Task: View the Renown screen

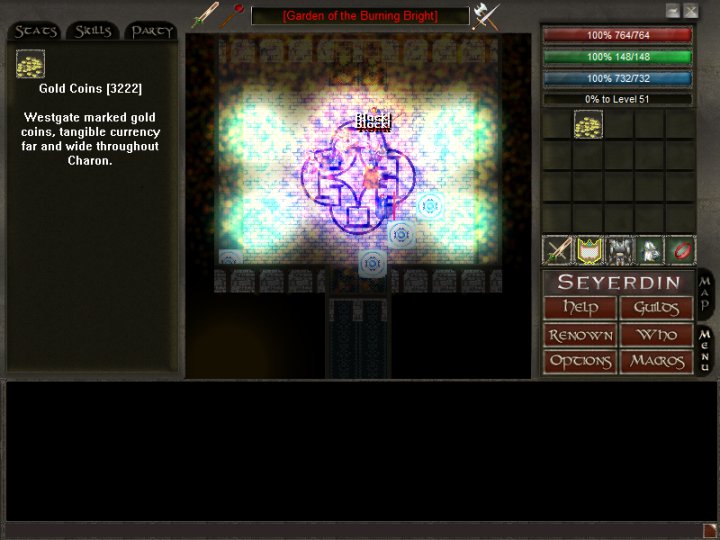Action: click(x=580, y=335)
